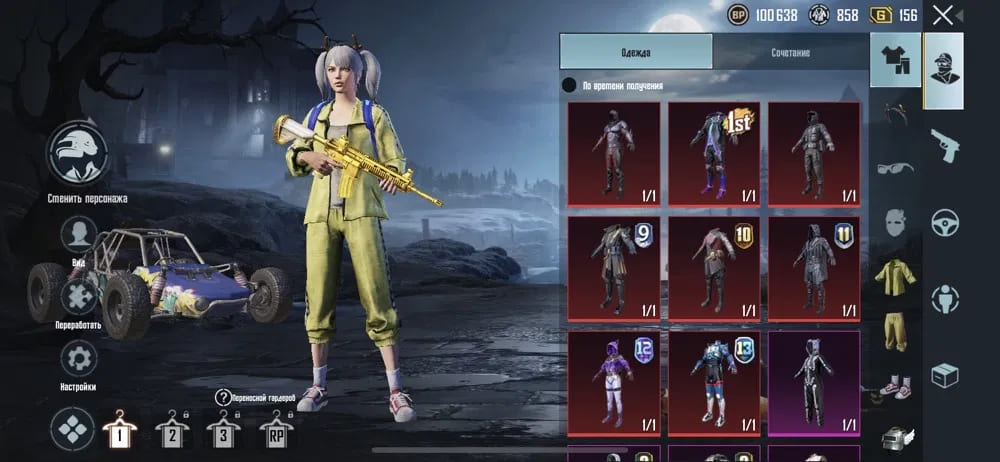
Task: Toggle sorting По времени получения
Action: 569,86
